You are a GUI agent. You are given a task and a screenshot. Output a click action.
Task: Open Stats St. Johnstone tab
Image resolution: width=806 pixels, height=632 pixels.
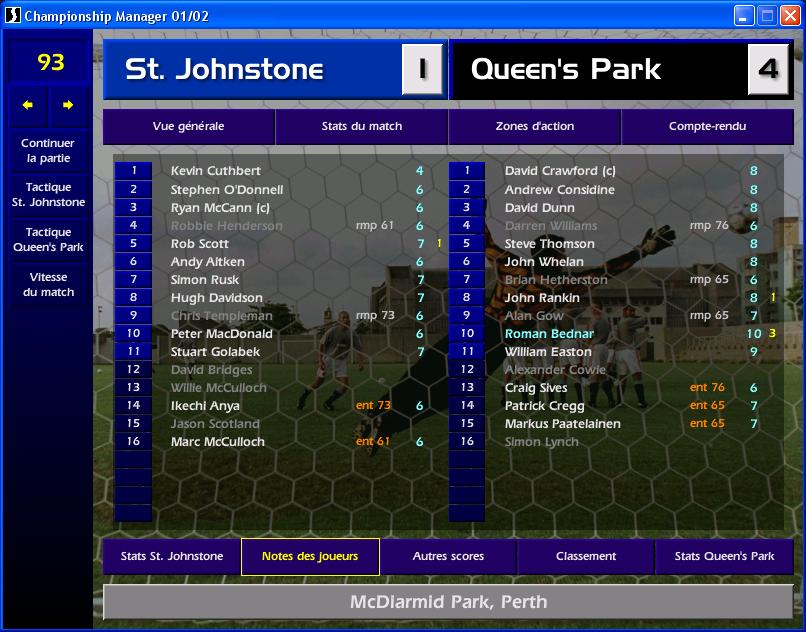(x=171, y=557)
